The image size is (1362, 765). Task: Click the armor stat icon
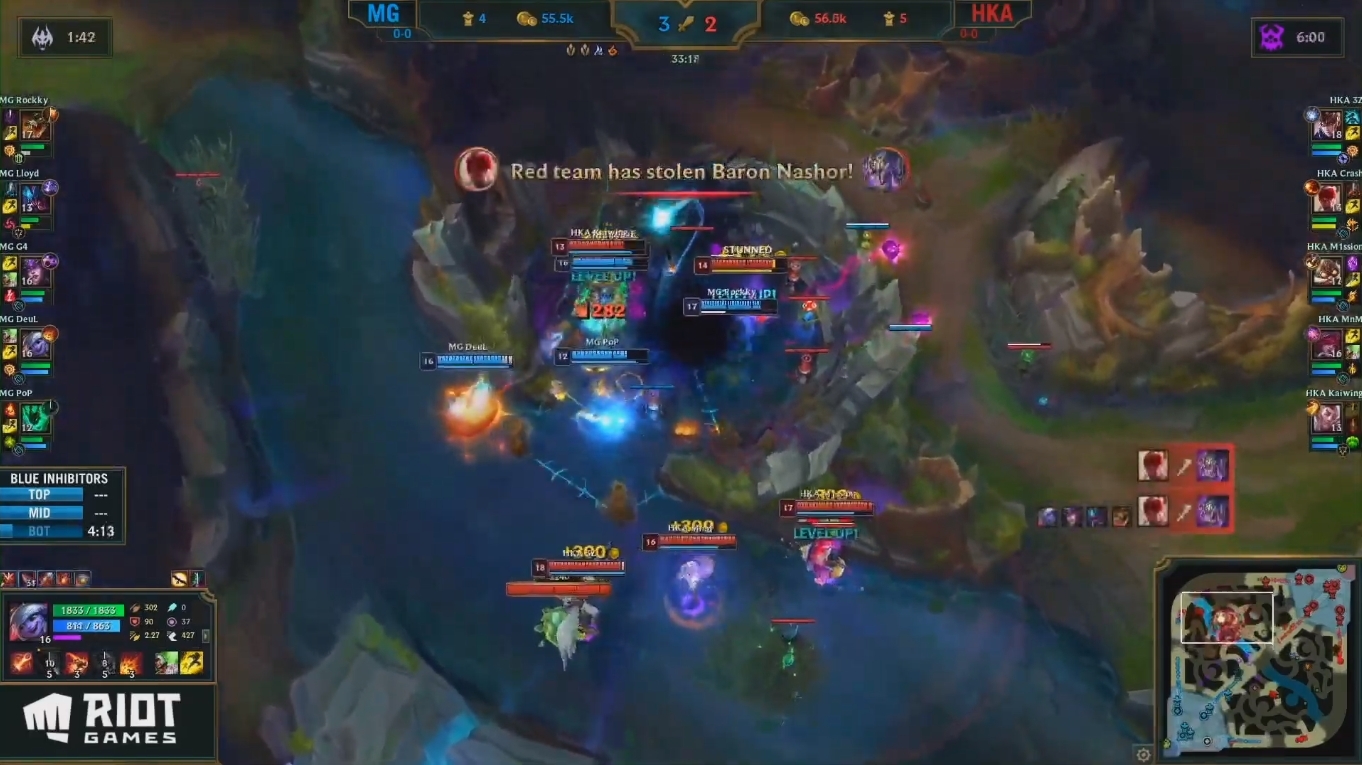point(134,622)
